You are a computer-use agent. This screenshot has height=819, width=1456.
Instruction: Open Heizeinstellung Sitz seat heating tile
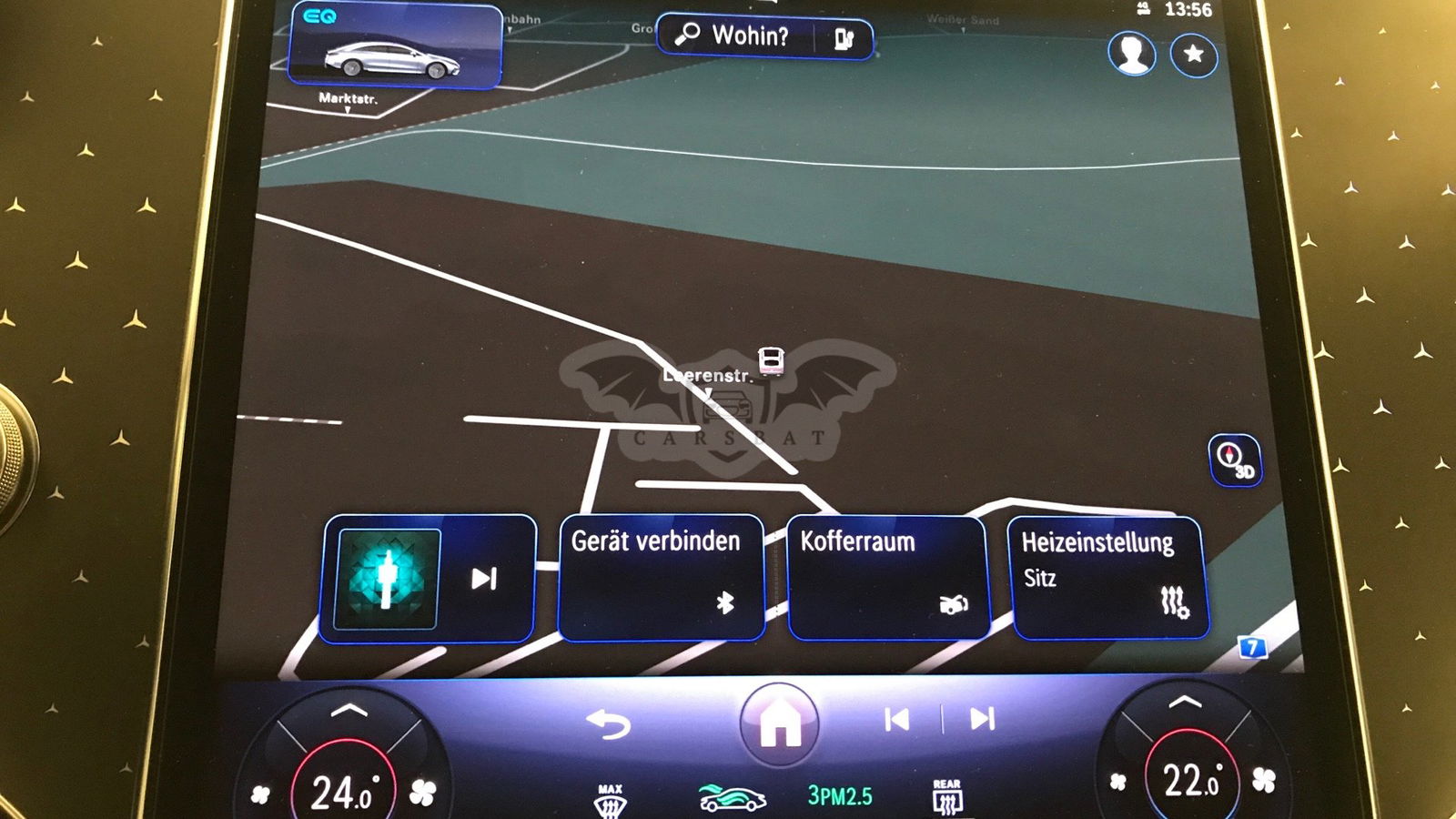(1108, 577)
